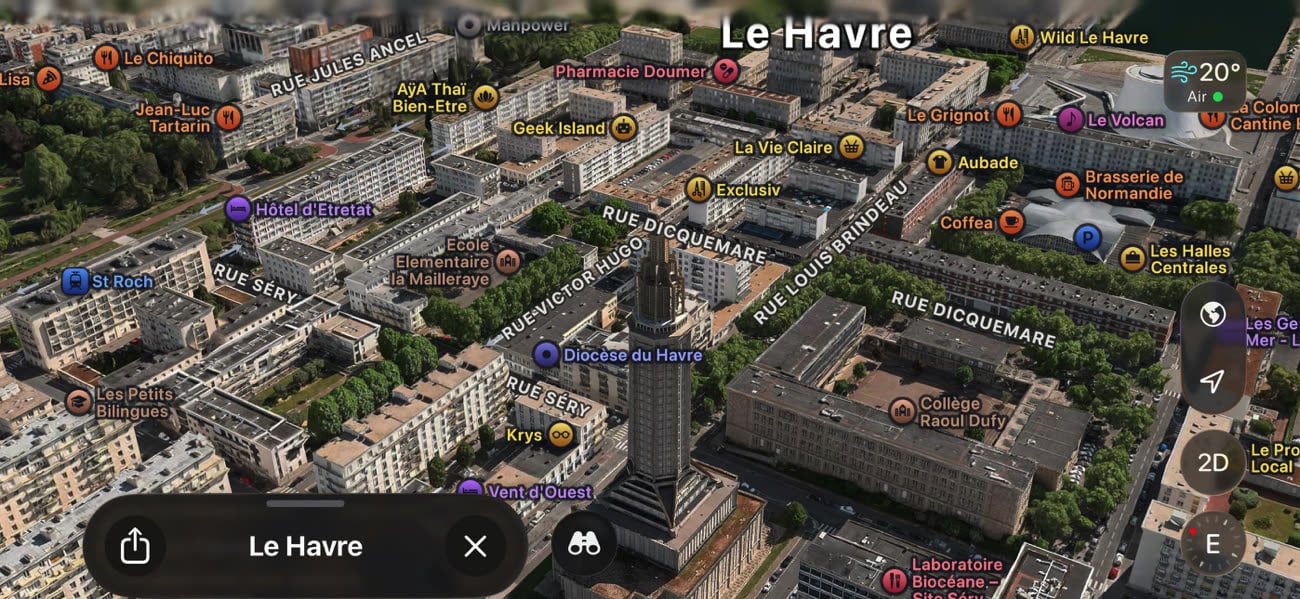Select the blue parking P marker
Image resolution: width=1300 pixels, height=599 pixels.
click(1086, 238)
